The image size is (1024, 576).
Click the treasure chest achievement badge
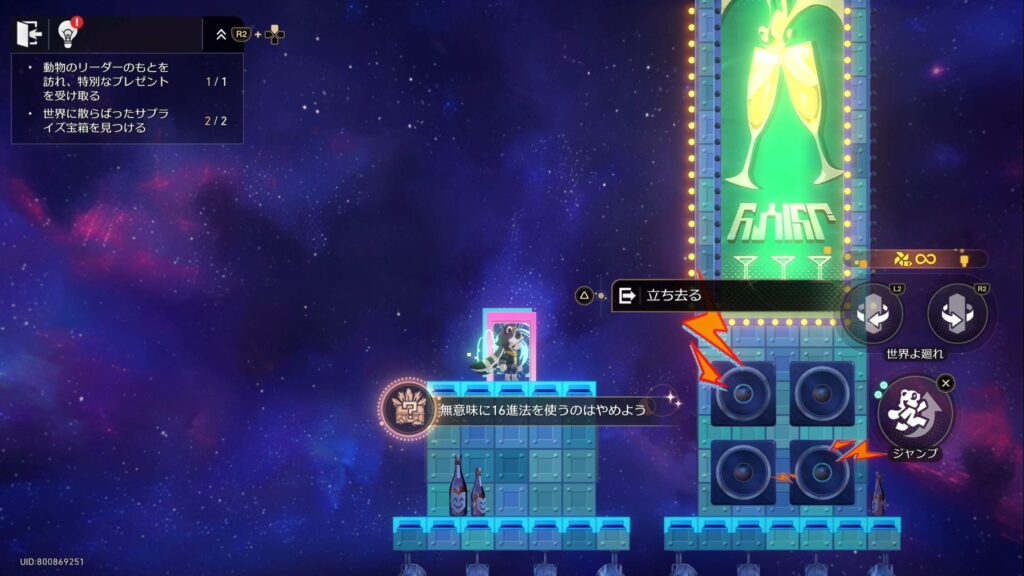407,409
